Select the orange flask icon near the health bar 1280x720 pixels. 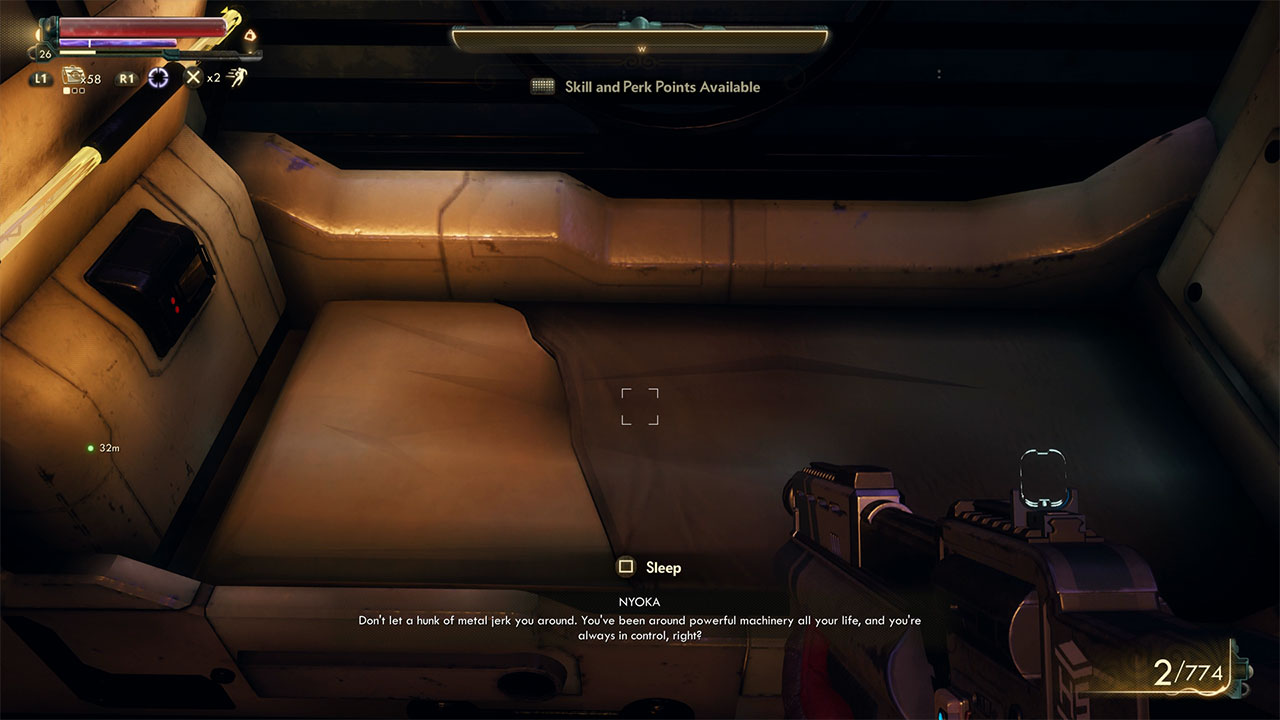(x=250, y=37)
